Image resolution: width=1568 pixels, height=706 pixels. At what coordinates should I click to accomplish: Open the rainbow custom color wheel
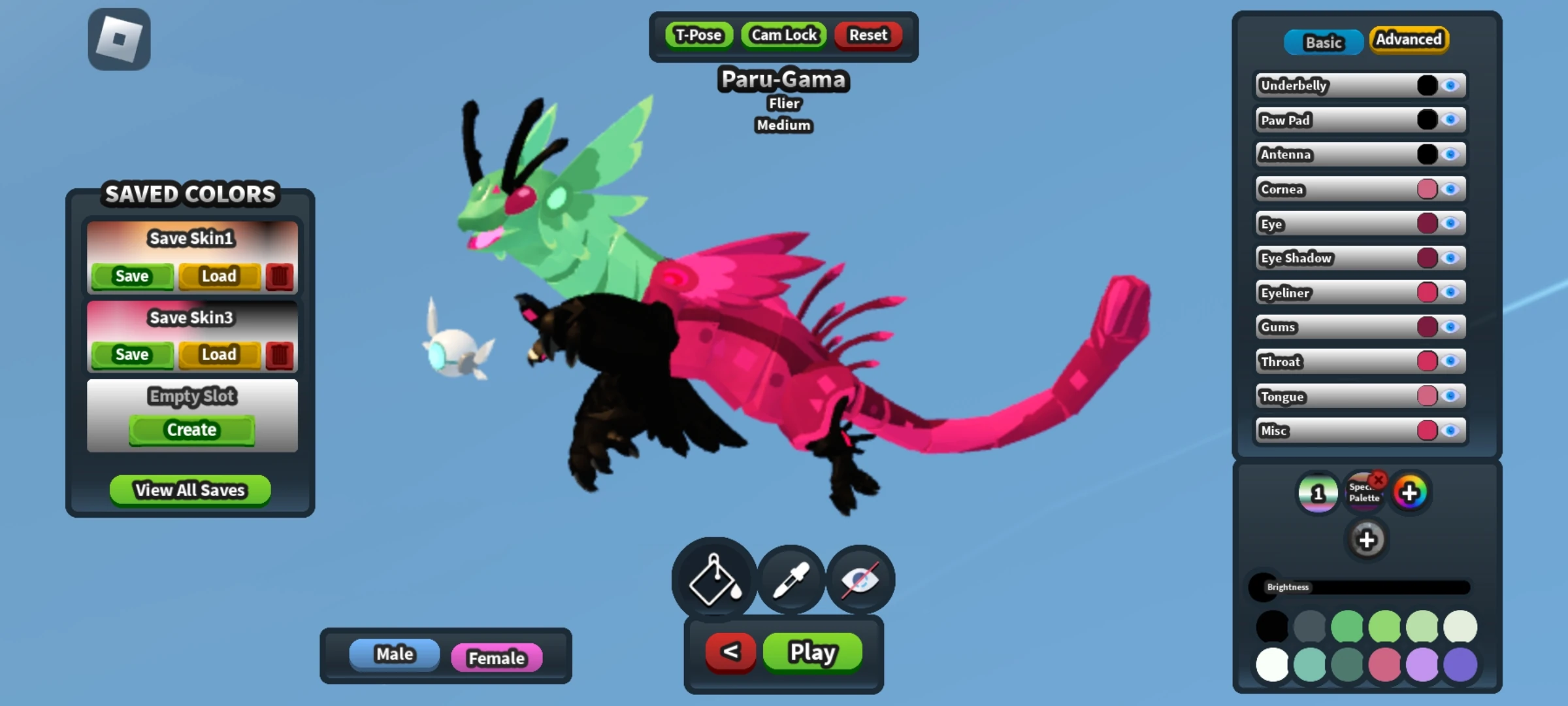pos(1410,493)
